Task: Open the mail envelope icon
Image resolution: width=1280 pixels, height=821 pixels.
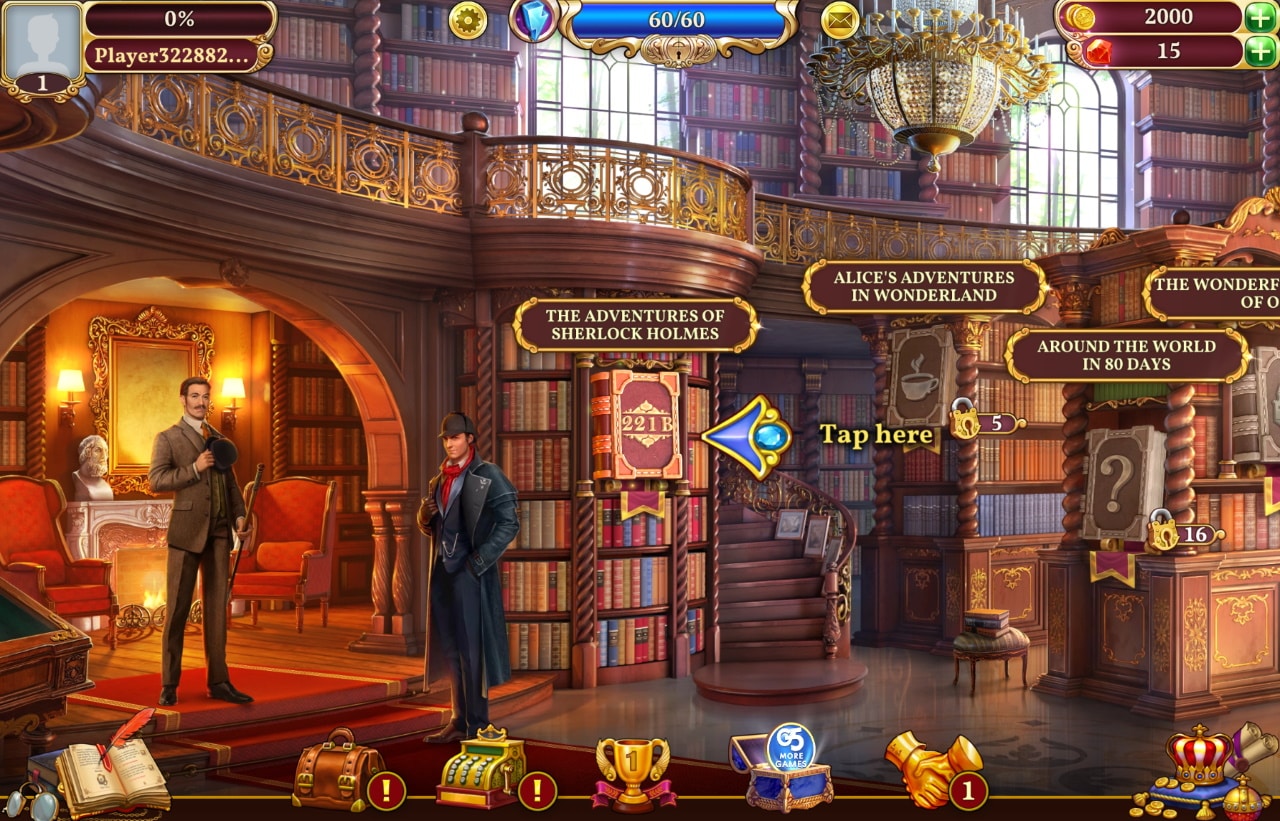Action: tap(840, 20)
